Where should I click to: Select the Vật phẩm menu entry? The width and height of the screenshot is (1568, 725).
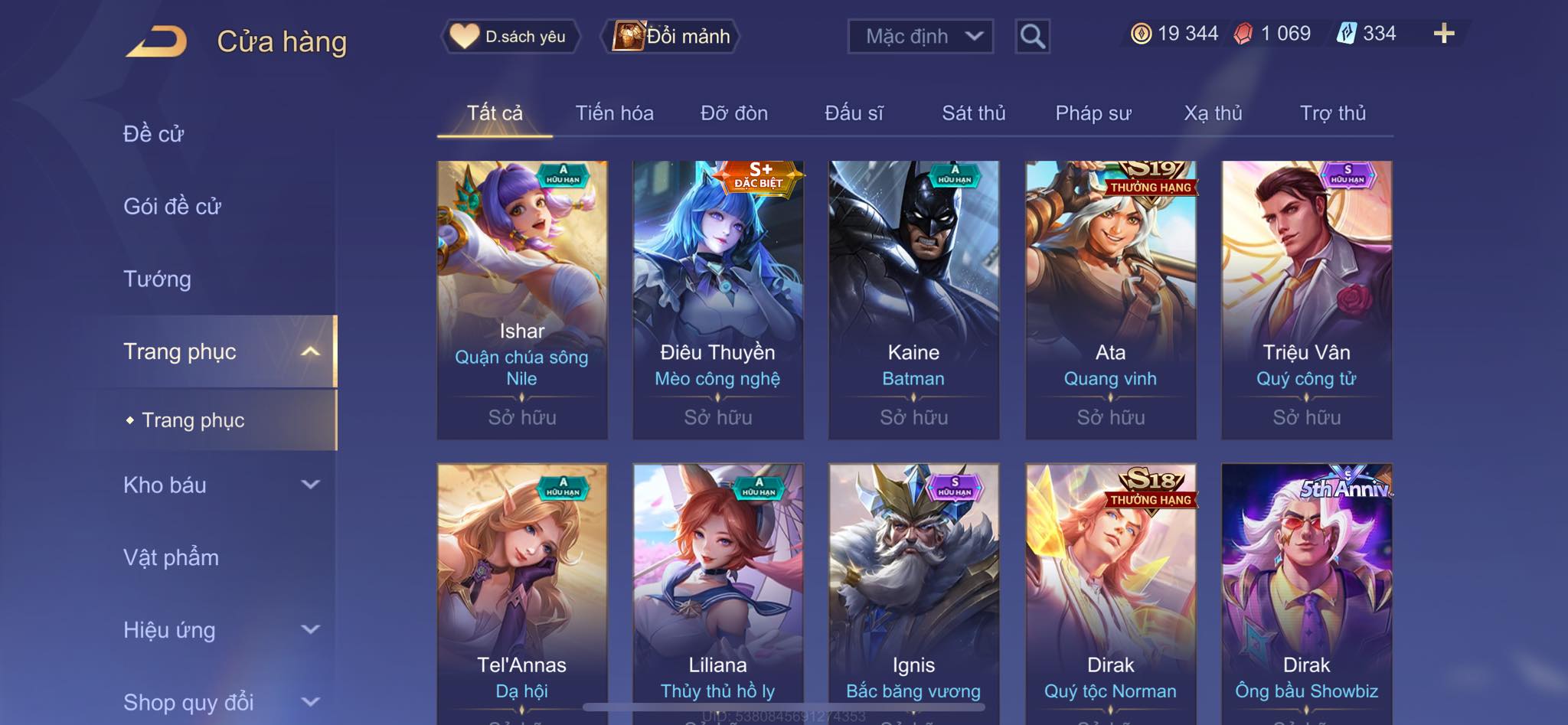[171, 557]
